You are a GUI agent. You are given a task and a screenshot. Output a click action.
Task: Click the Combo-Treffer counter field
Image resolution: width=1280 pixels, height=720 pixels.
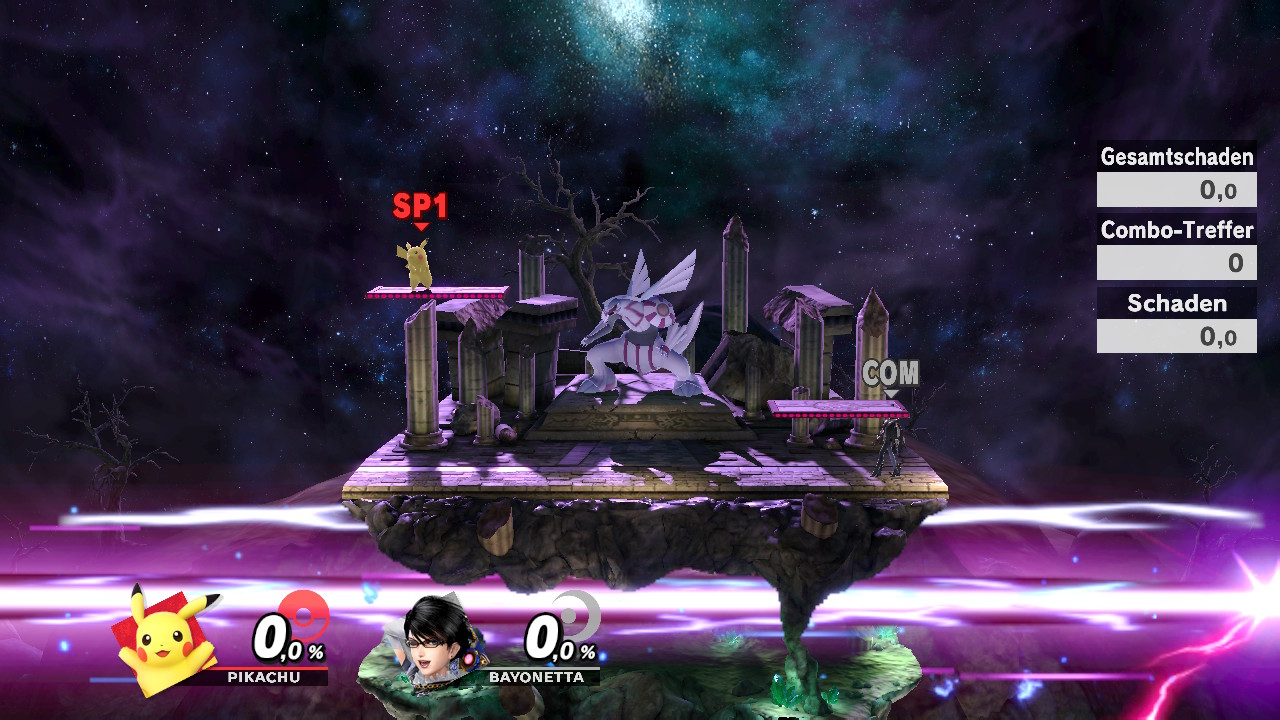(1176, 262)
